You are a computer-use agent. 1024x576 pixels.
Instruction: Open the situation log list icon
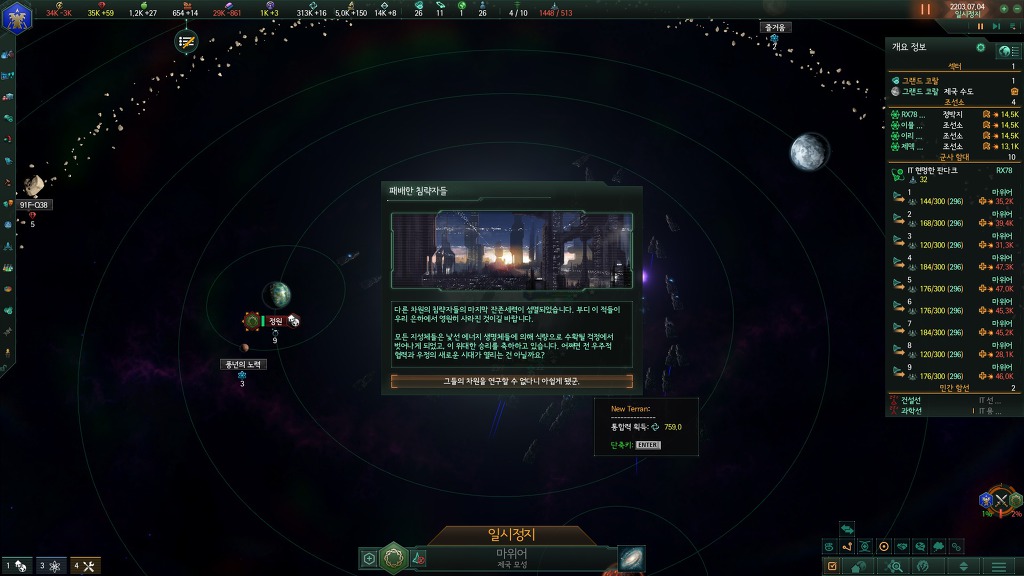point(186,41)
